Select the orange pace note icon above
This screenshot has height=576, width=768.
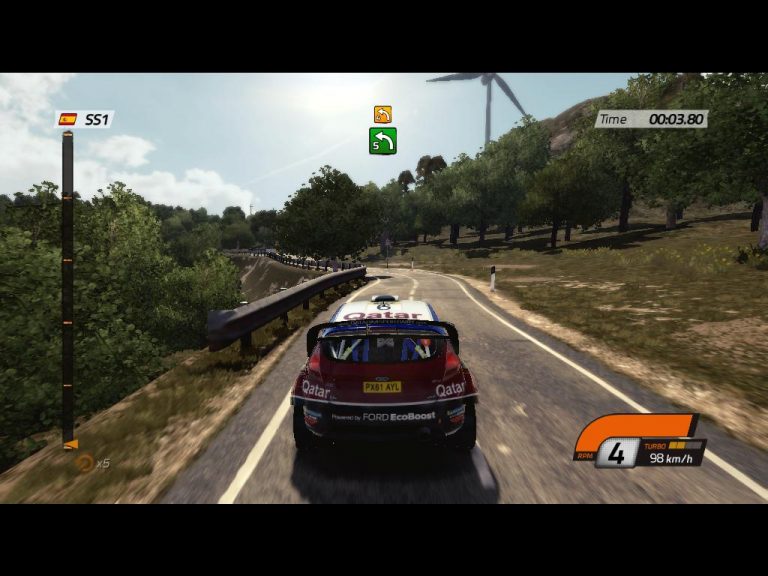point(382,114)
